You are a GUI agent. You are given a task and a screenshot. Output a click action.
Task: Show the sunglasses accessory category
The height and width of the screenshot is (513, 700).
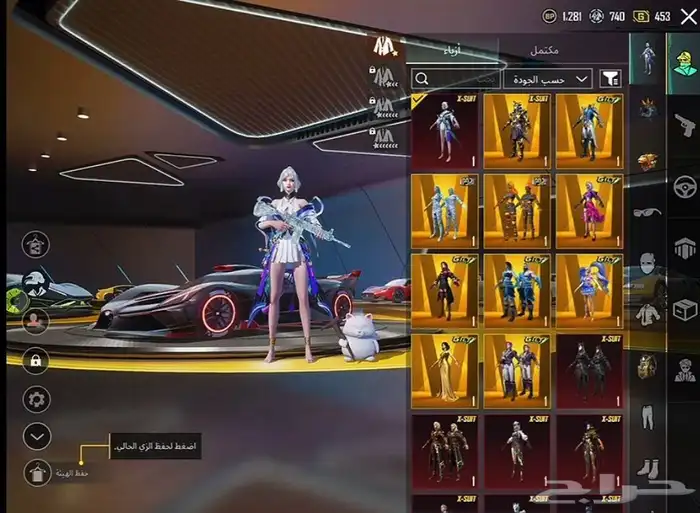point(649,212)
